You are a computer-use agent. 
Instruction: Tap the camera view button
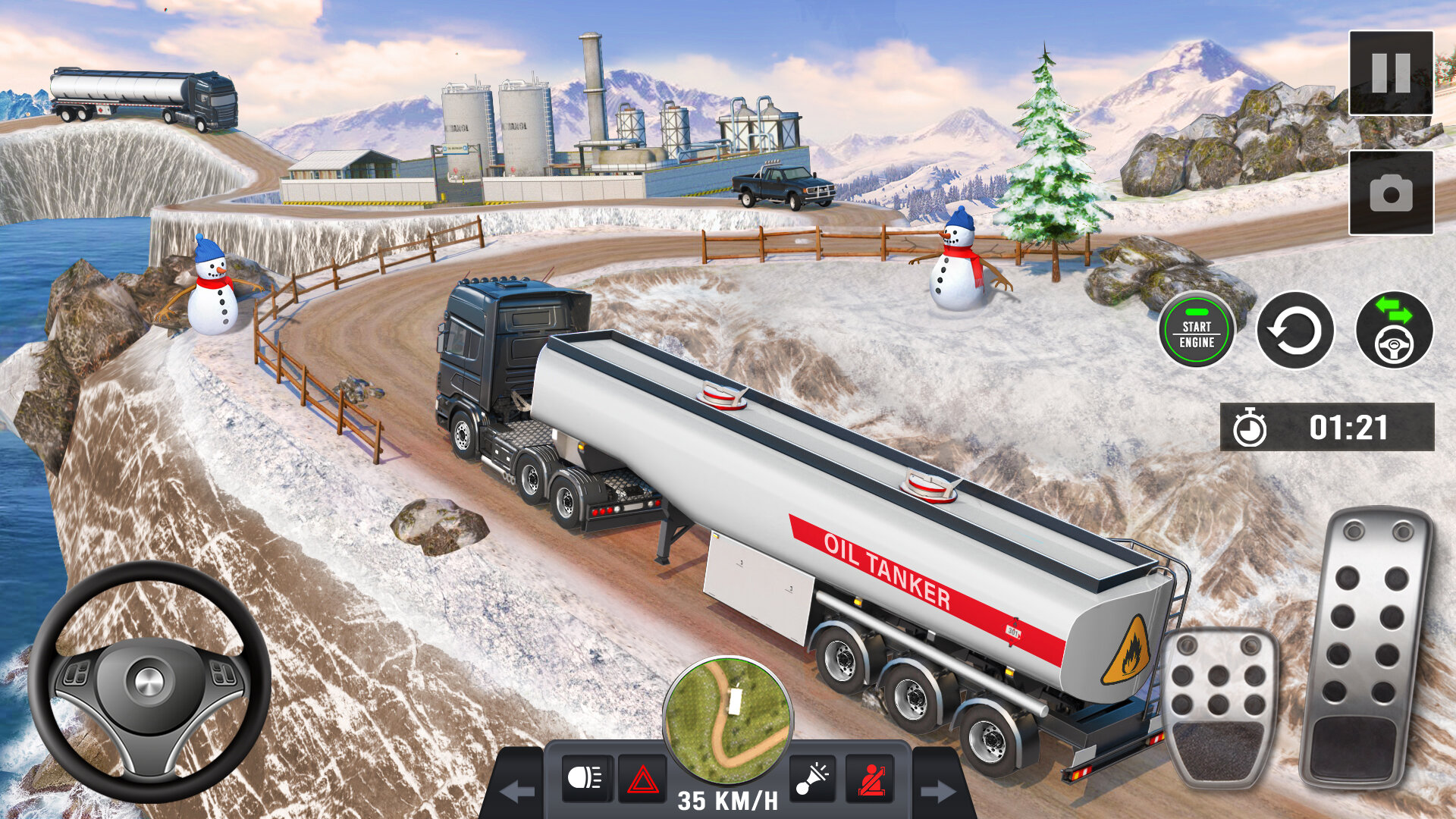click(1391, 193)
